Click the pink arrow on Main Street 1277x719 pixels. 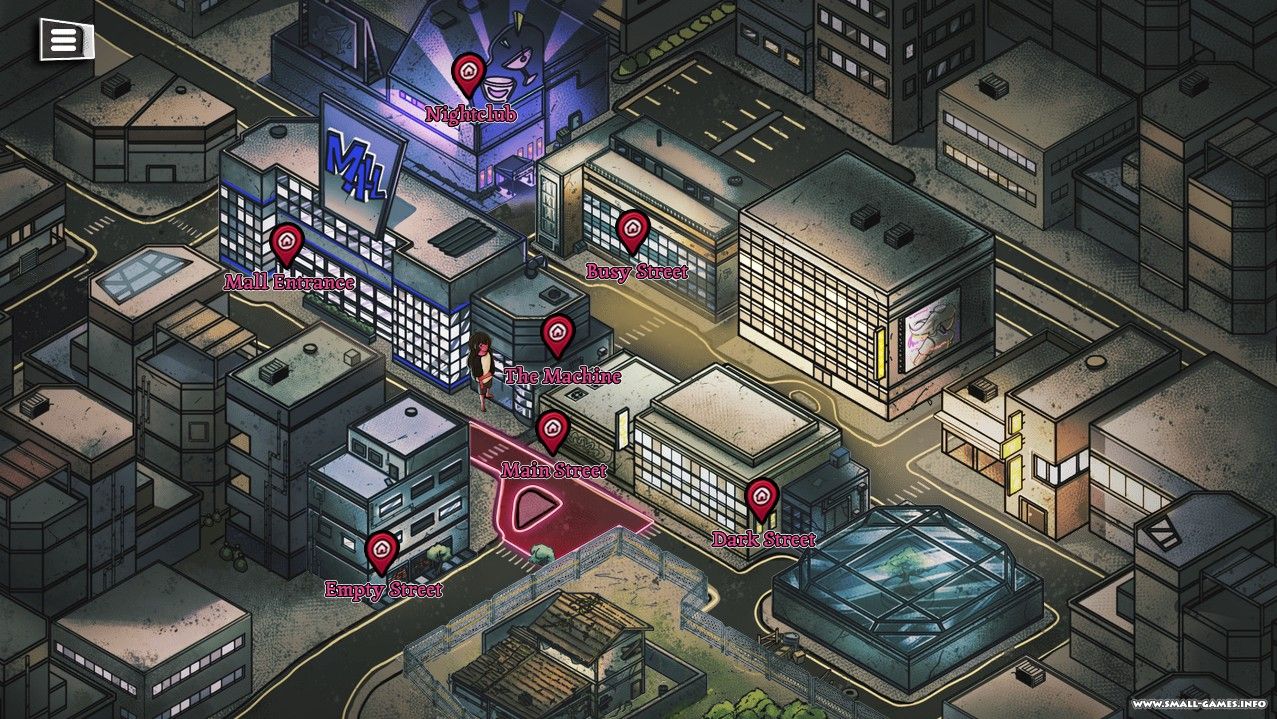pyautogui.click(x=530, y=510)
